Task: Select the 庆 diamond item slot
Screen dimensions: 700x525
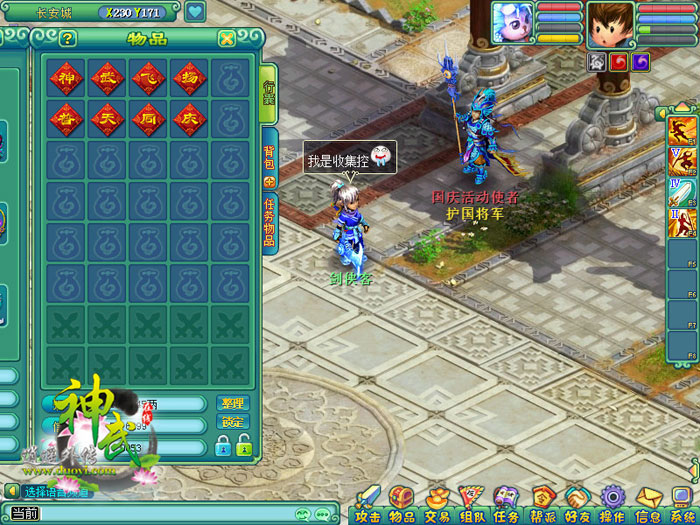Action: pyautogui.click(x=189, y=119)
